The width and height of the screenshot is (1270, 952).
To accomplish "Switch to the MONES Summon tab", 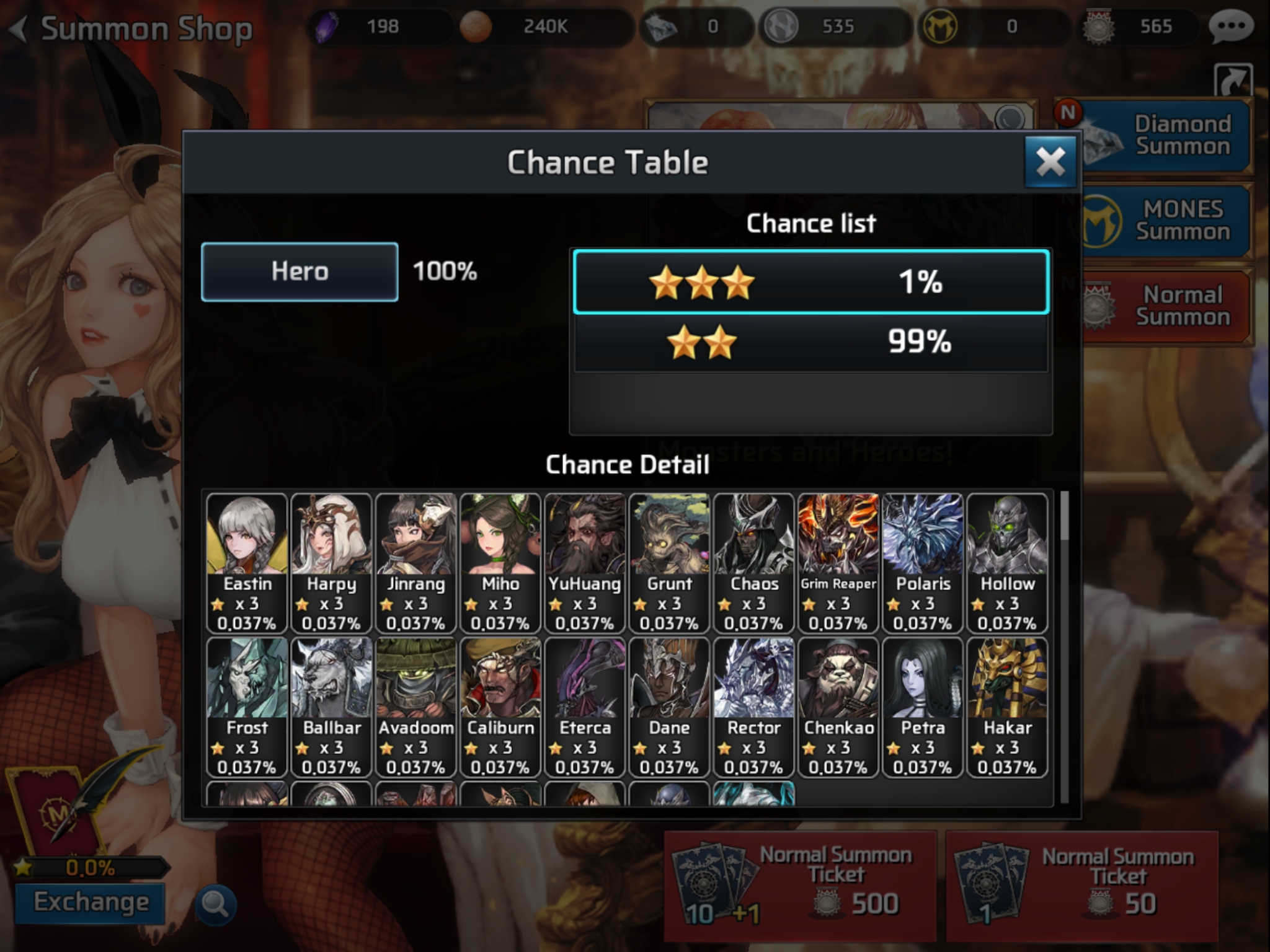I will [x=1165, y=221].
